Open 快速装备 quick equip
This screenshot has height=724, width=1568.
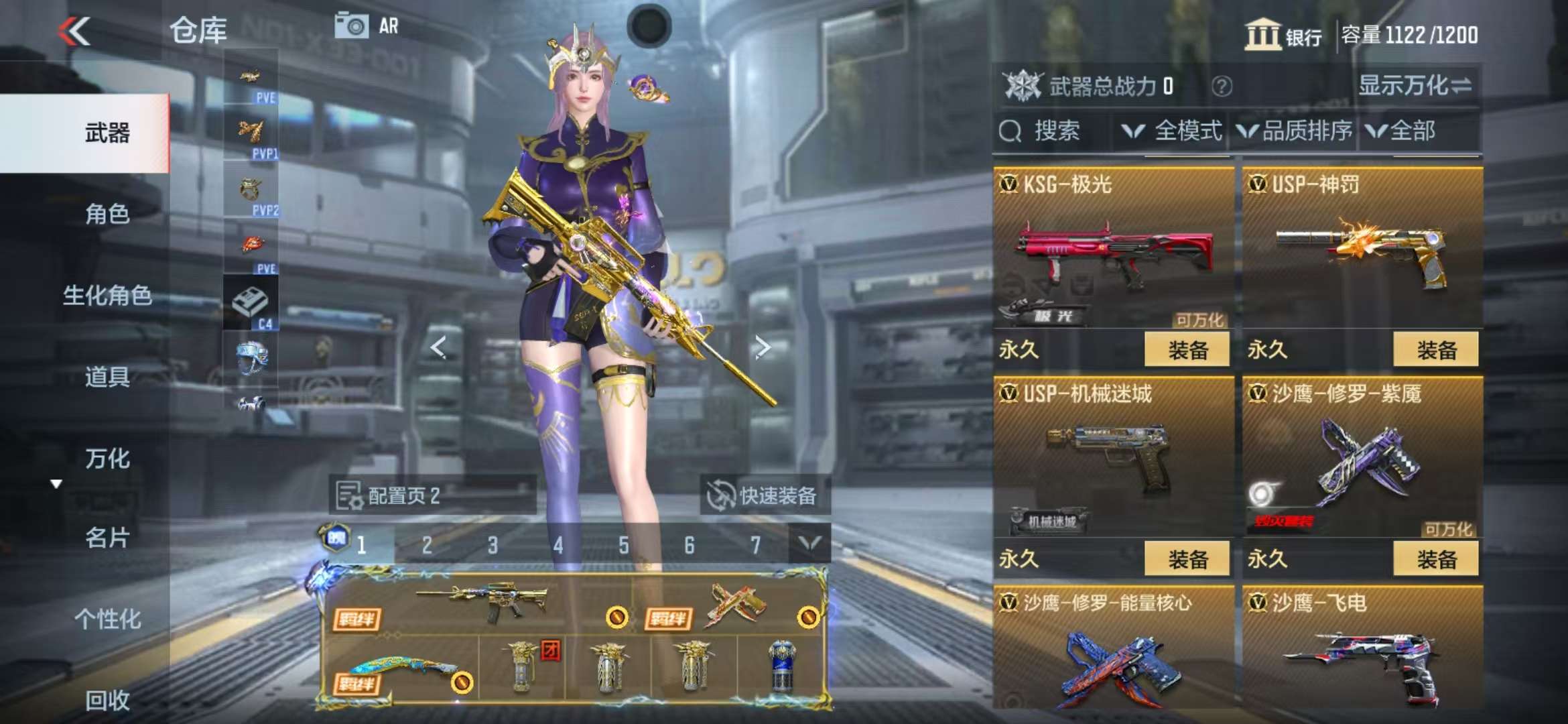pos(764,495)
